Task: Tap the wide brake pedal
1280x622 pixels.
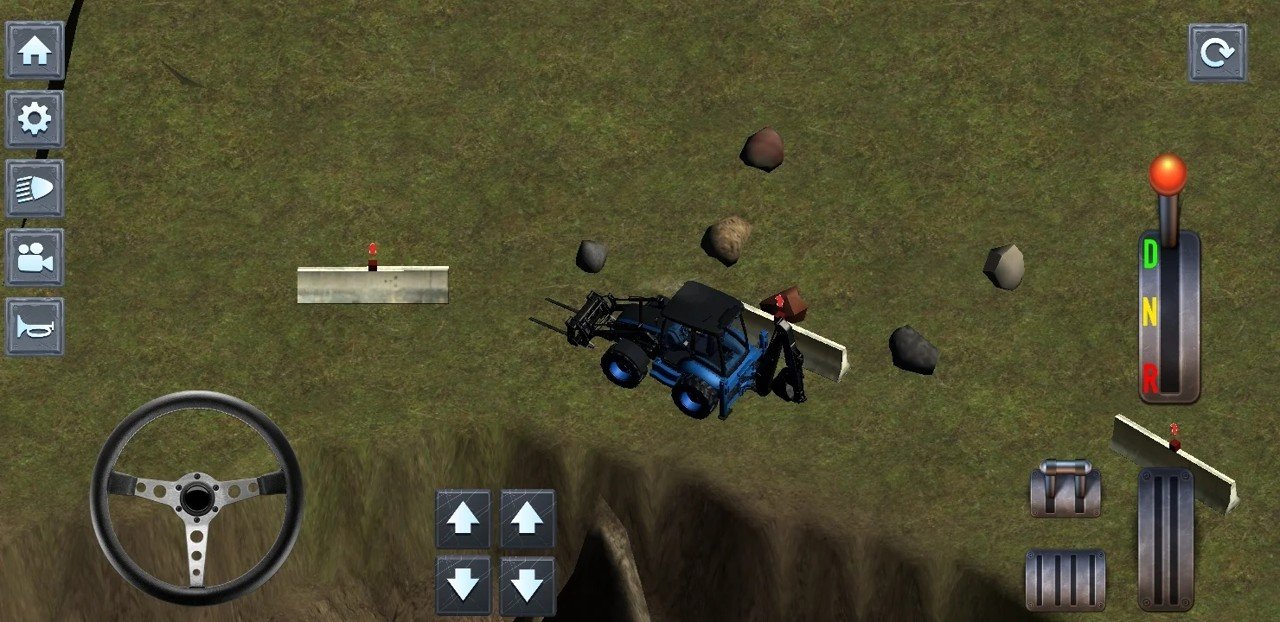Action: (1065, 580)
